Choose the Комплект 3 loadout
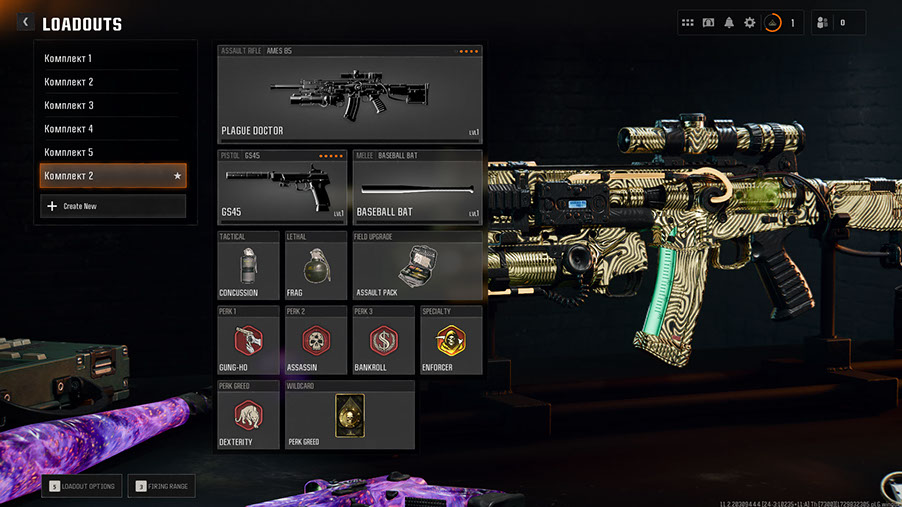The width and height of the screenshot is (902, 507). [110, 105]
